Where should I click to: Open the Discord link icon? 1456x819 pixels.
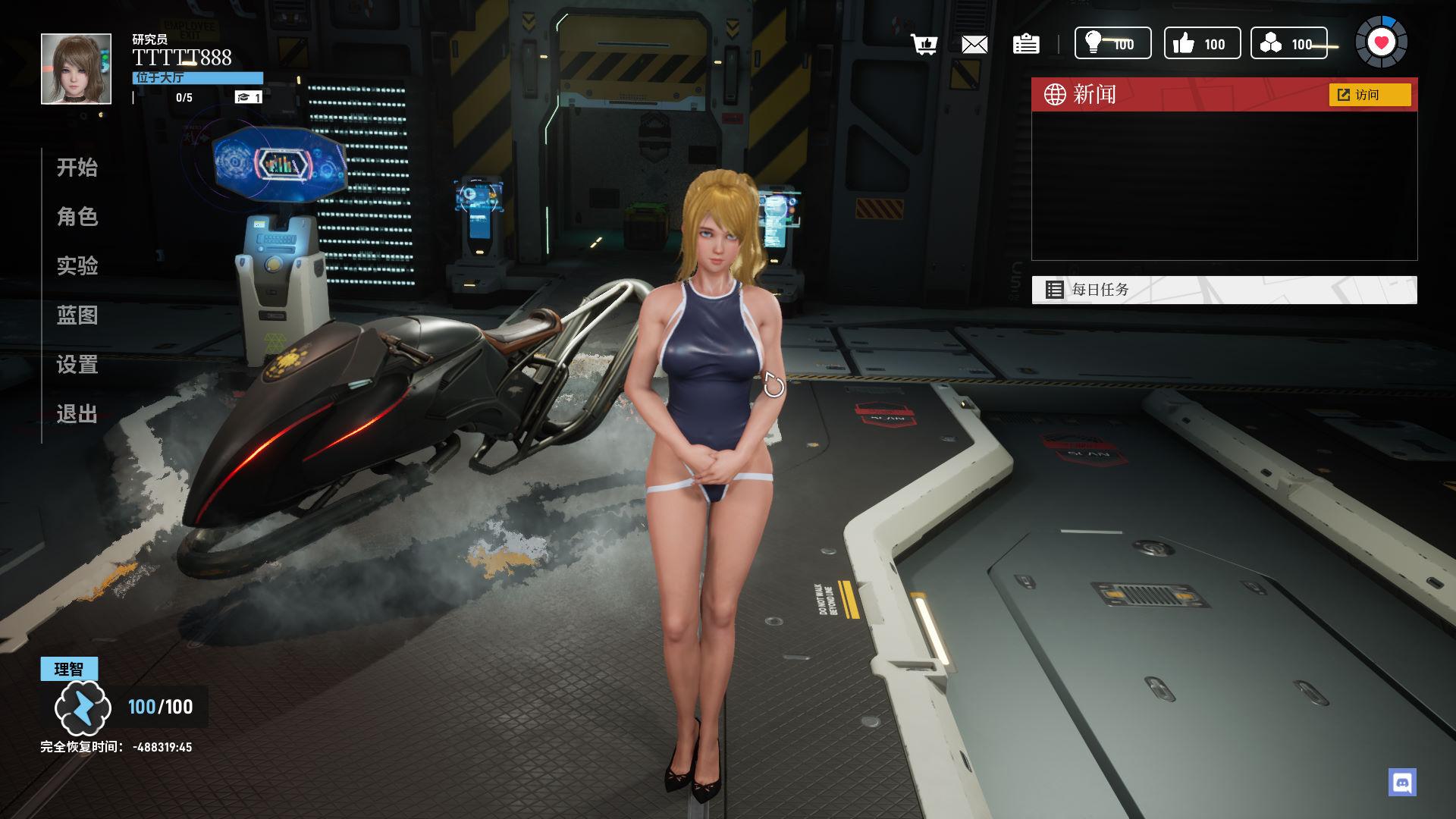[x=1402, y=782]
